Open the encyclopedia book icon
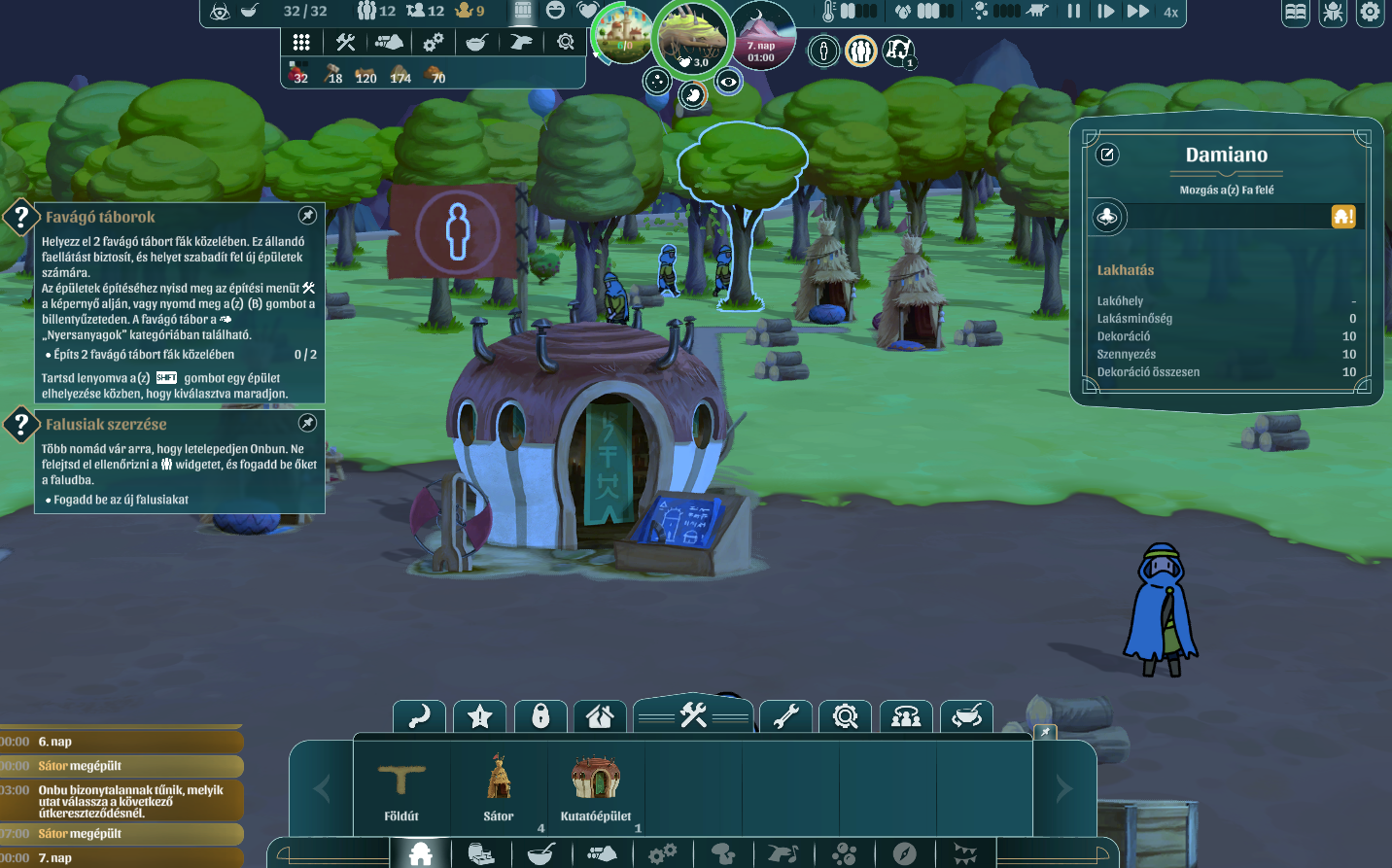This screenshot has height=868, width=1392. click(1296, 13)
